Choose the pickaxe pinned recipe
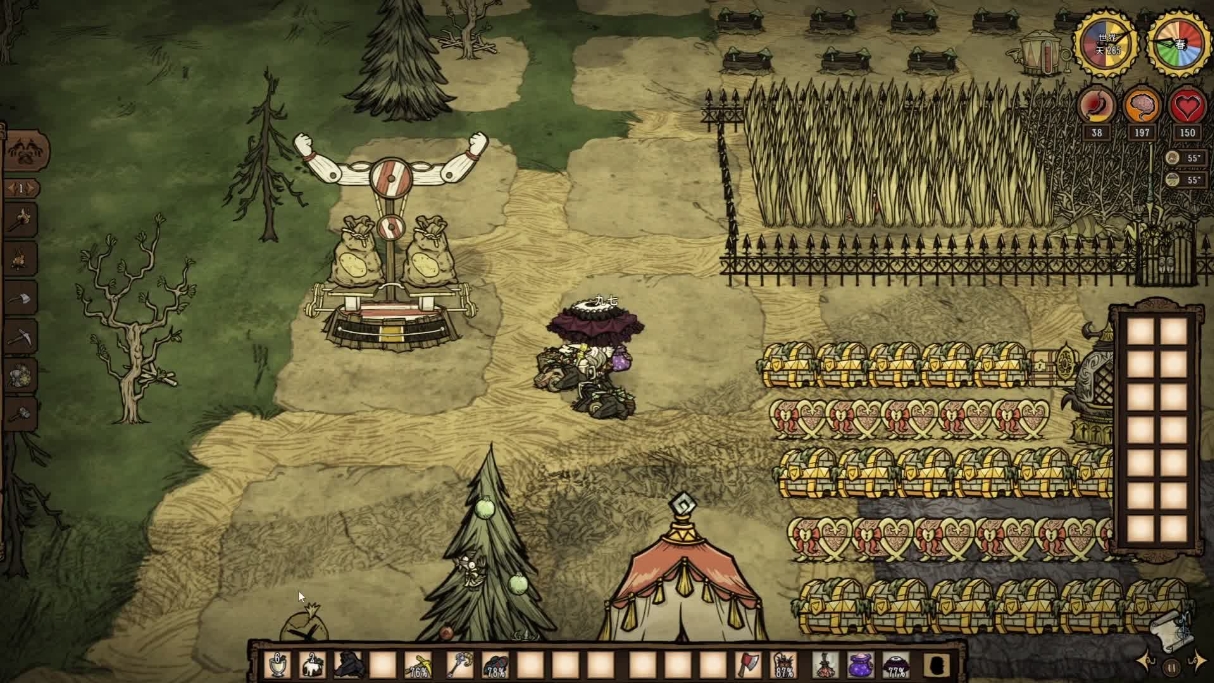The width and height of the screenshot is (1214, 683). pyautogui.click(x=21, y=337)
